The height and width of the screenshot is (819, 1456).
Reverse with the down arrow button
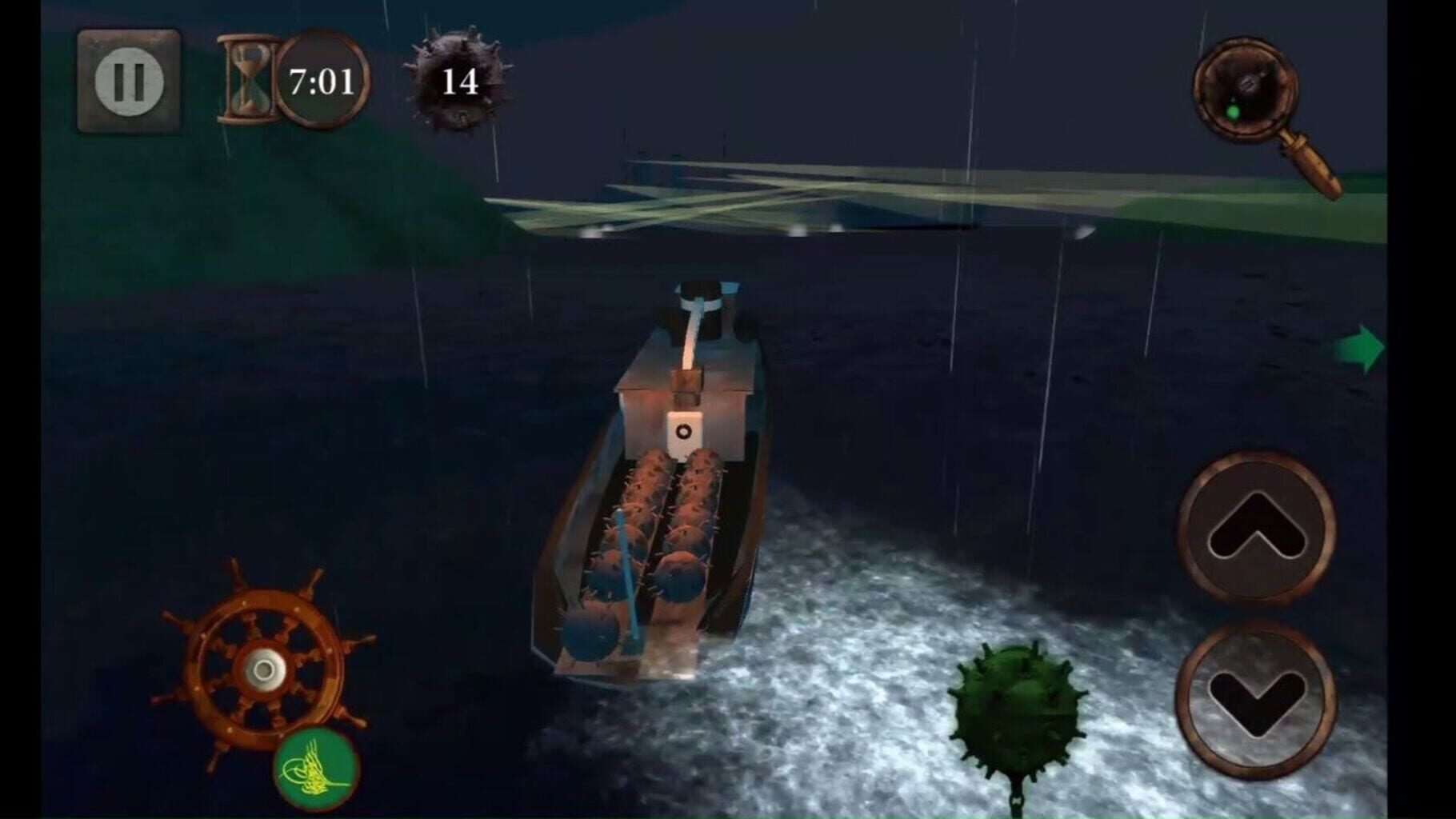click(x=1256, y=699)
